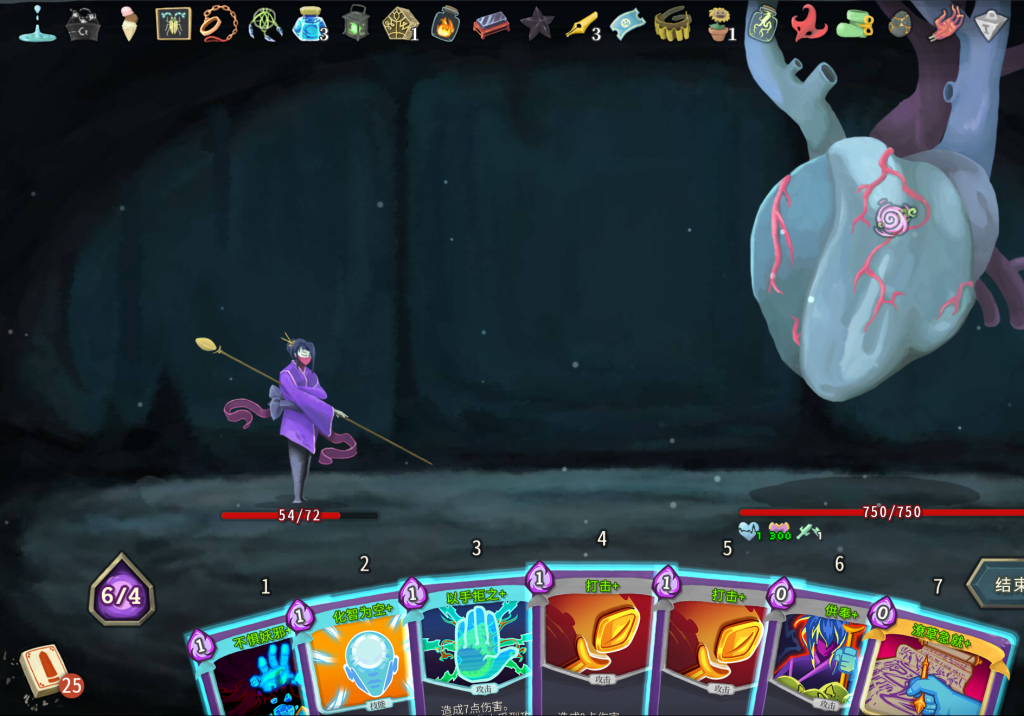Click the End Turn button (结束)
This screenshot has height=716, width=1024.
(x=999, y=584)
